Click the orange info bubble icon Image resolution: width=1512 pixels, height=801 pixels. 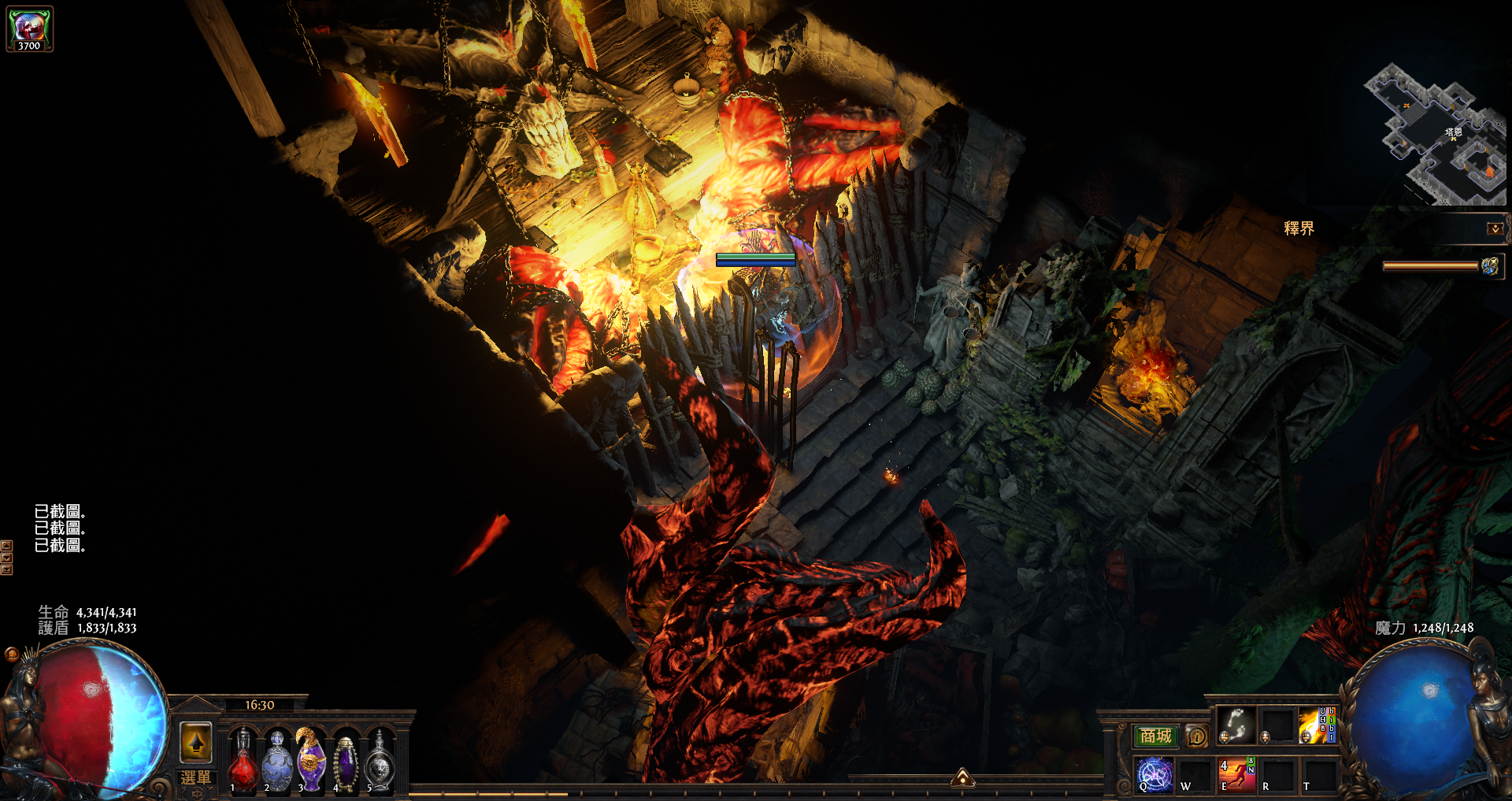coord(1196,736)
